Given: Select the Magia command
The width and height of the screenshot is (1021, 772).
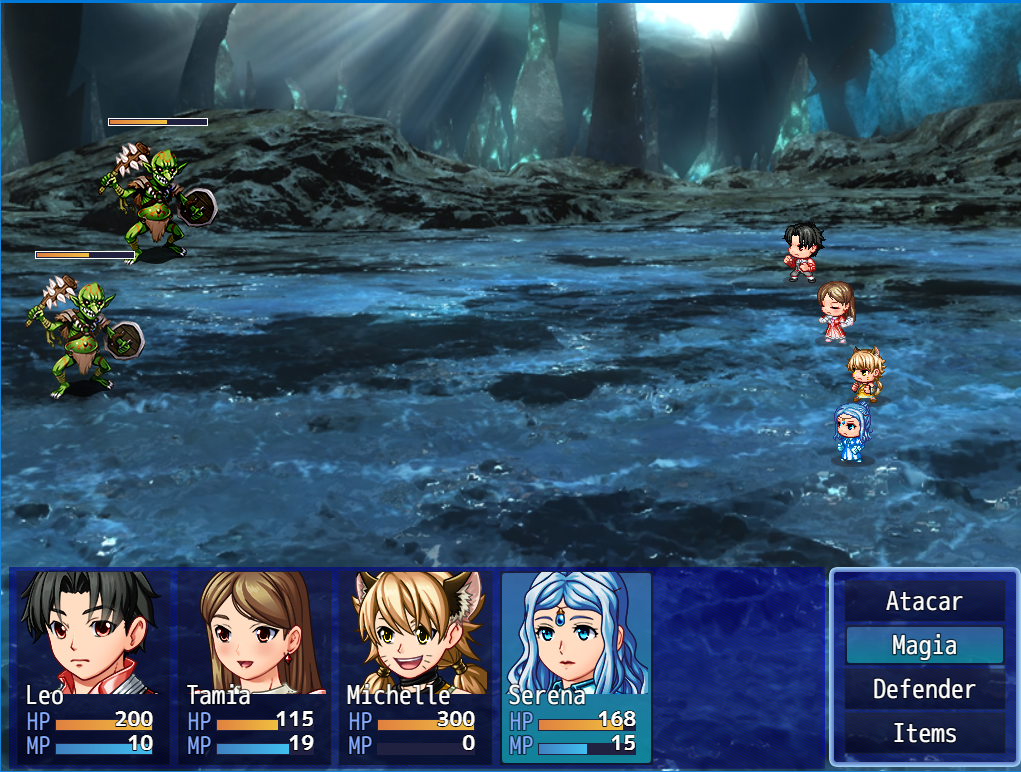Looking at the screenshot, I should 924,646.
